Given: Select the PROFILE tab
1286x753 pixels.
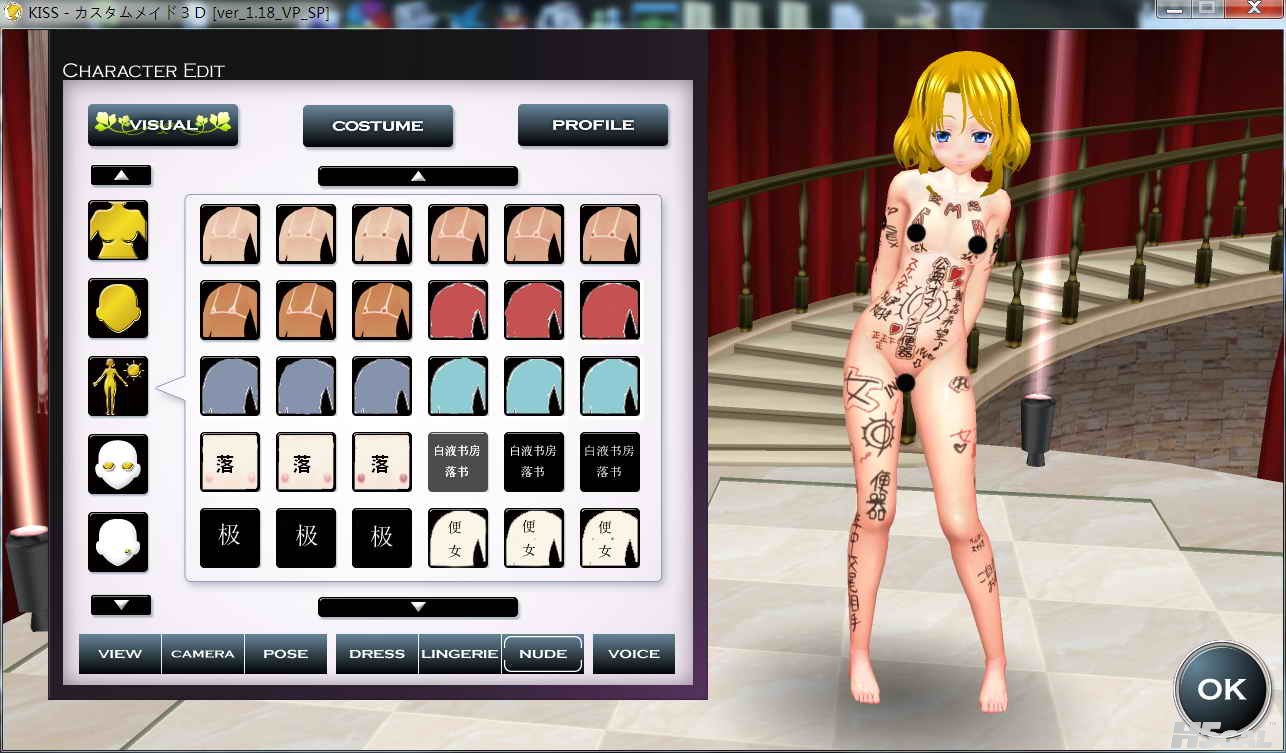Looking at the screenshot, I should coord(593,125).
